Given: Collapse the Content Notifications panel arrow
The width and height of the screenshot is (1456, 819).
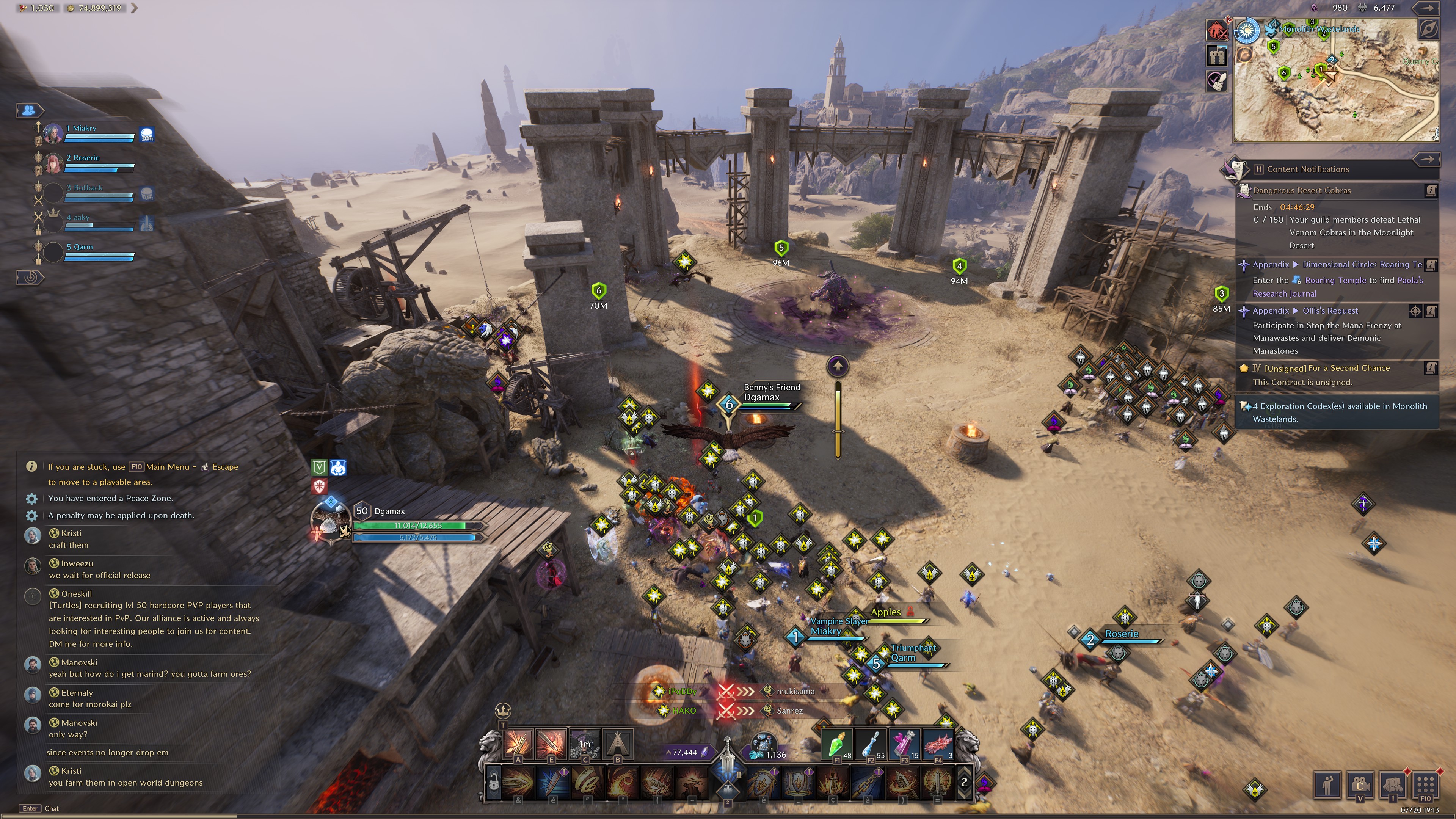Looking at the screenshot, I should 1427,159.
